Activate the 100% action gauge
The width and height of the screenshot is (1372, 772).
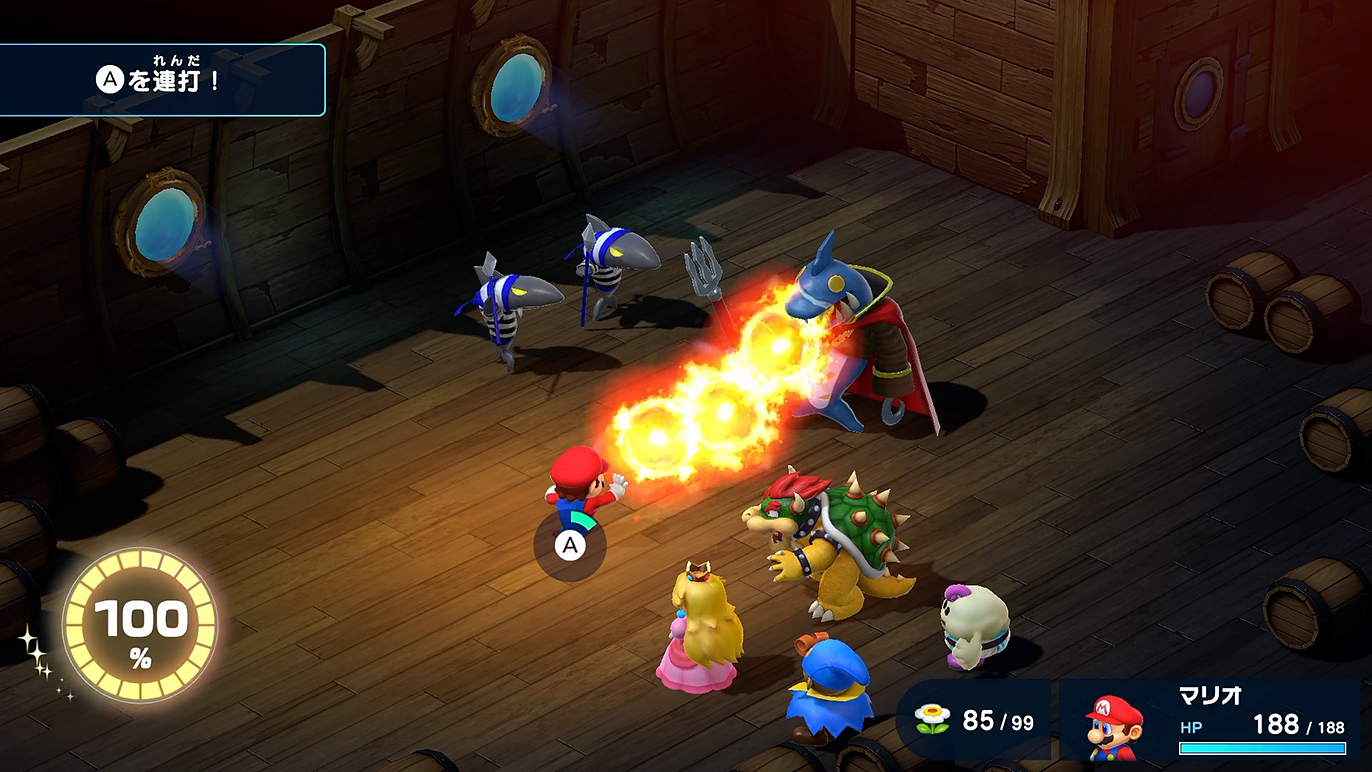[140, 627]
